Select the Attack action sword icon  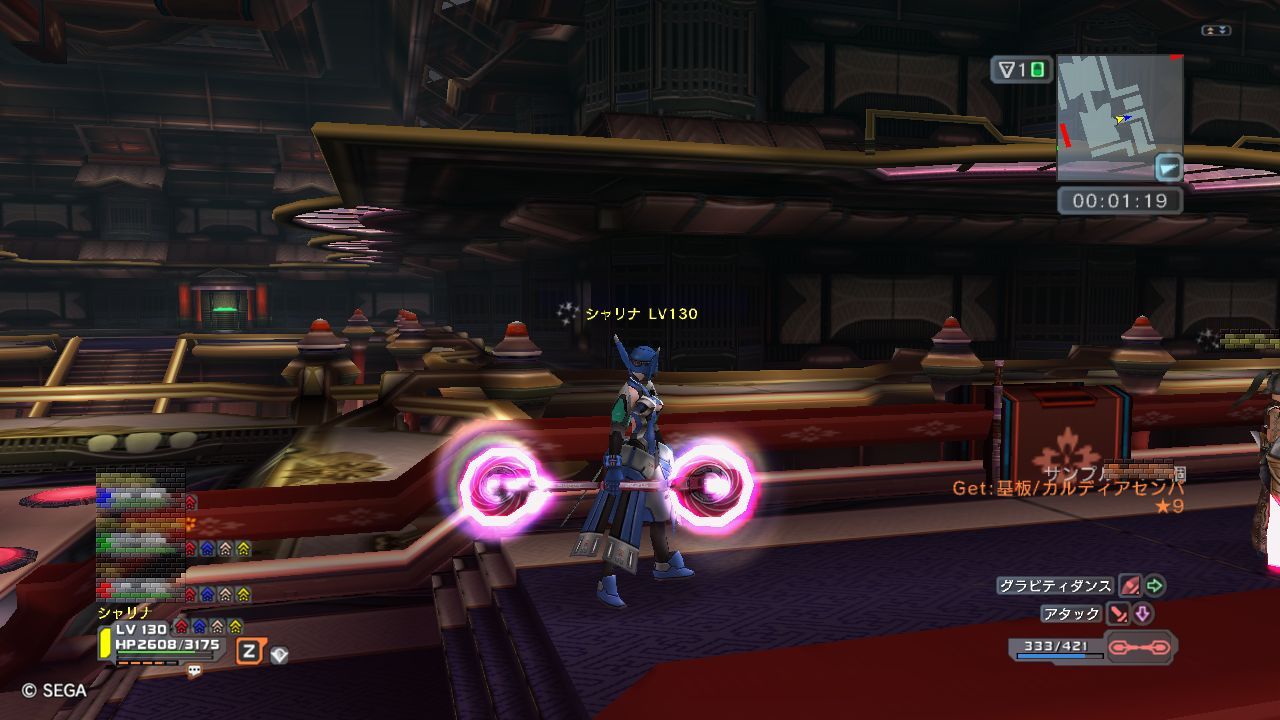(1118, 614)
